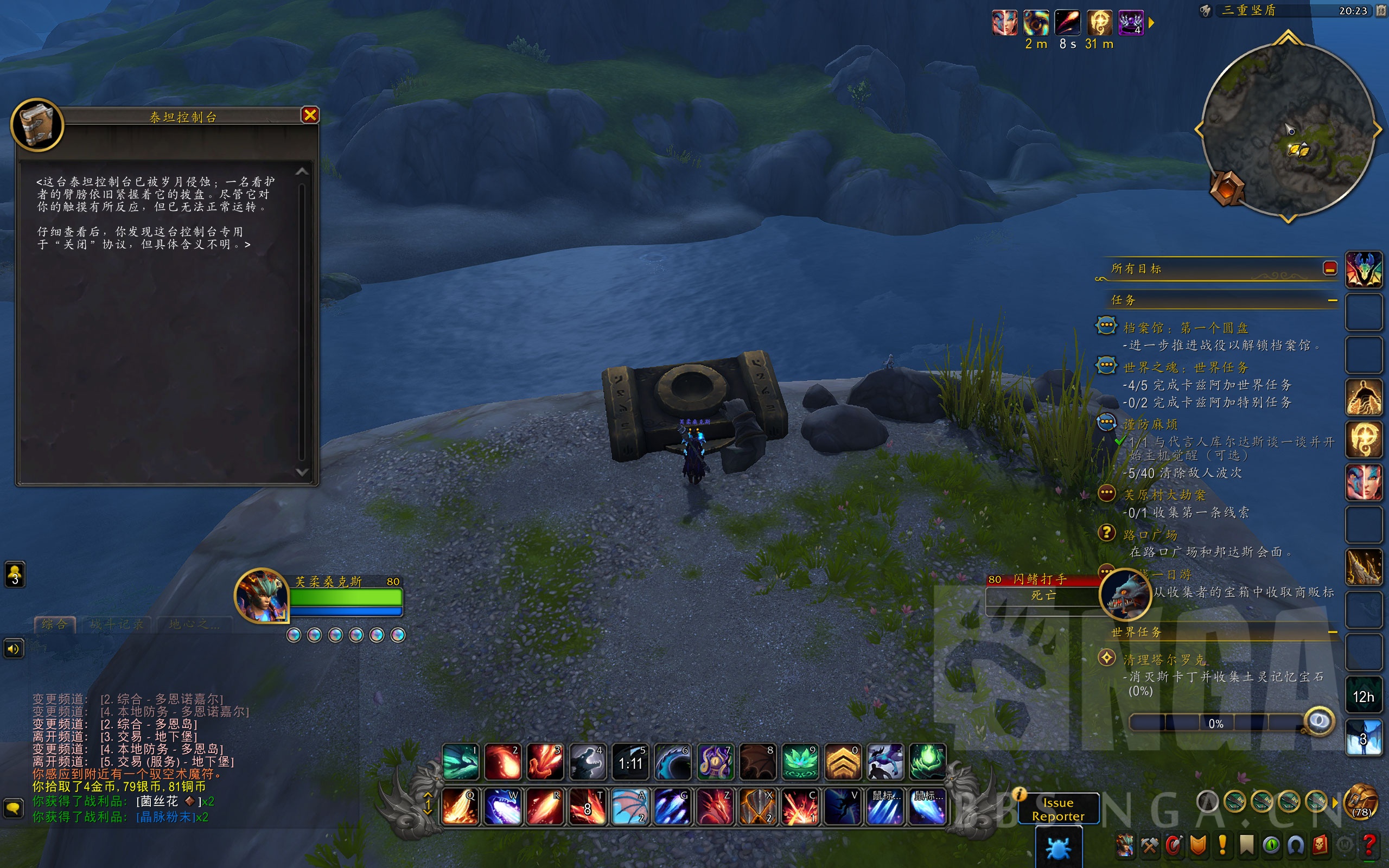Activate the red dragon head ability on Z

[715, 806]
